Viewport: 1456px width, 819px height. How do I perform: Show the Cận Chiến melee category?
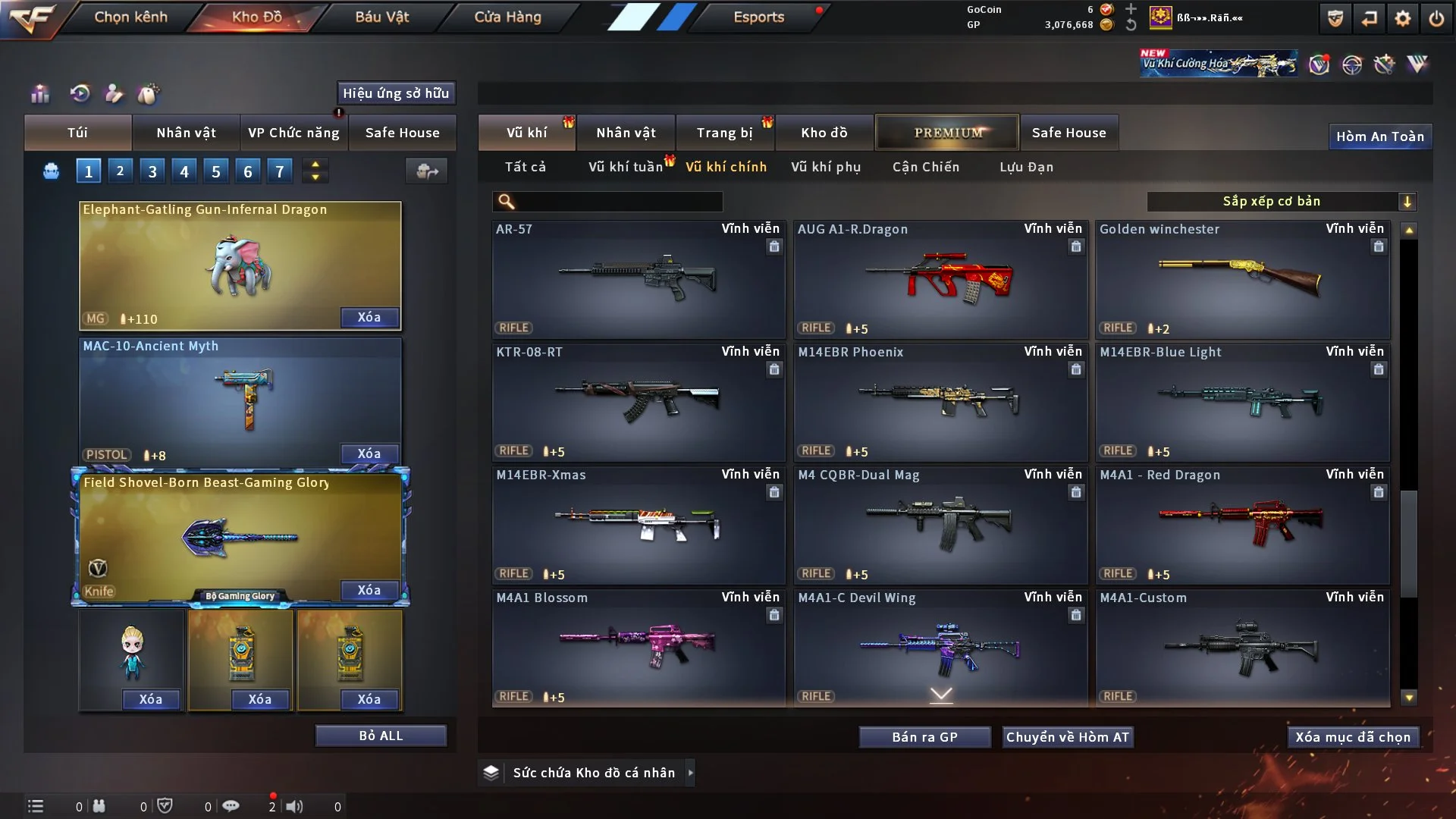(926, 167)
